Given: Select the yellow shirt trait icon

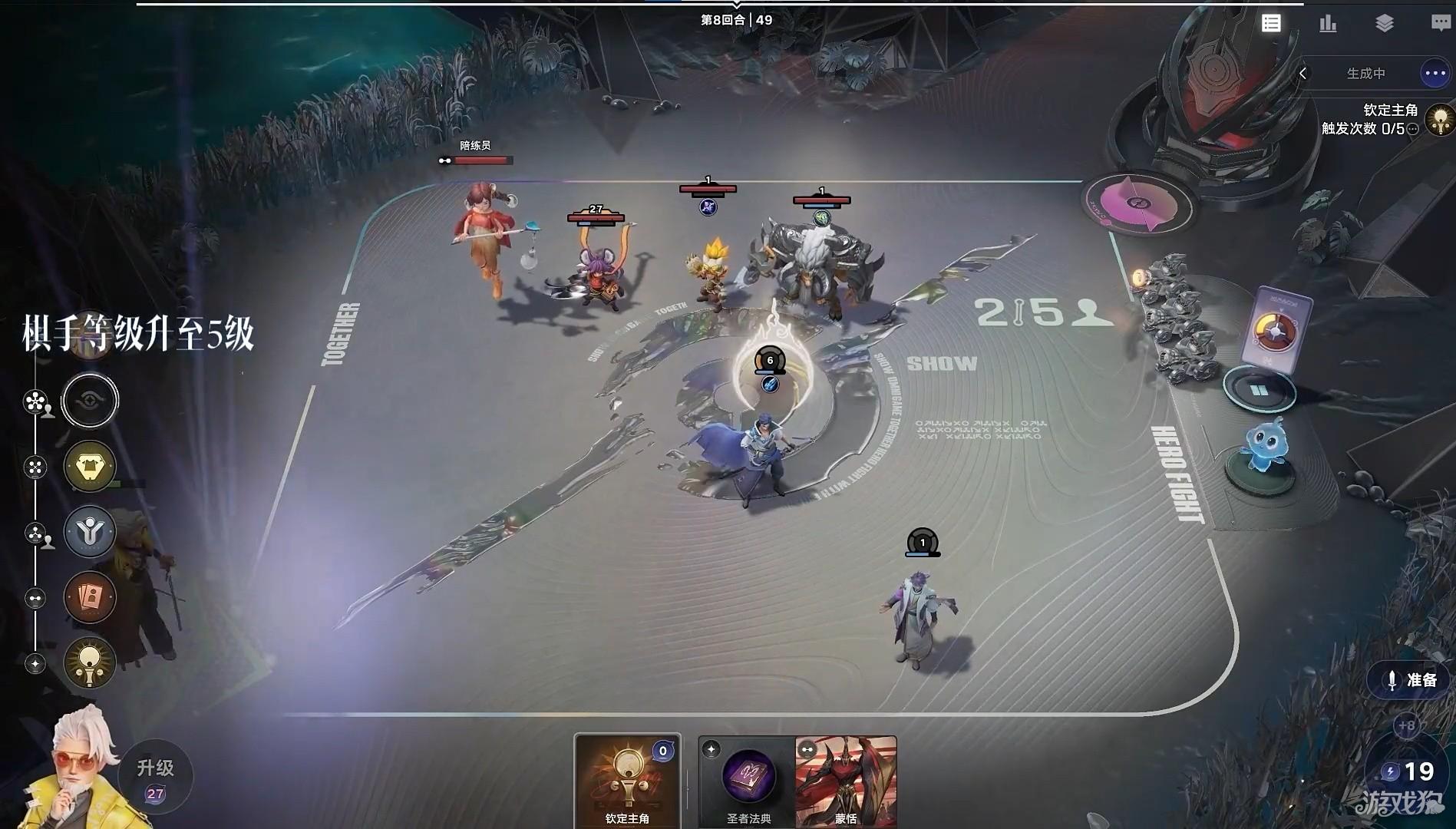Looking at the screenshot, I should pyautogui.click(x=90, y=466).
